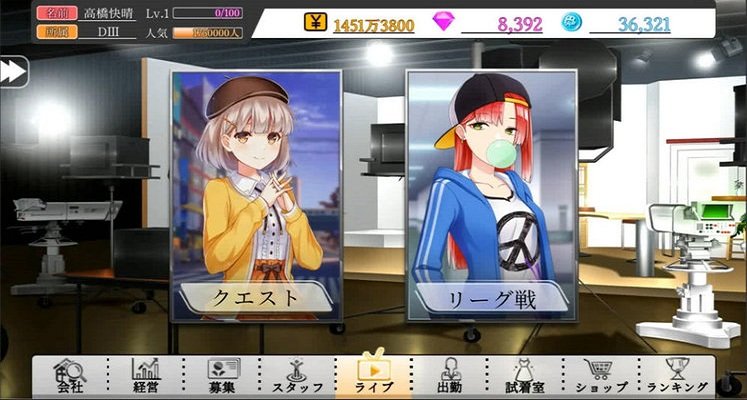
Task: Tap the blue coin currency counter
Action: 628,24
